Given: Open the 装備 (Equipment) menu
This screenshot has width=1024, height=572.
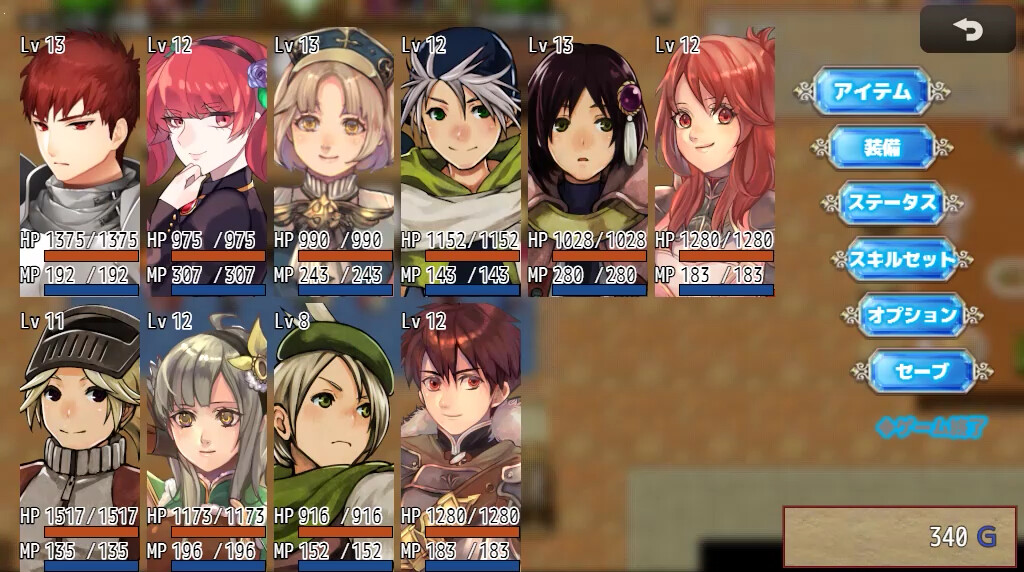Looking at the screenshot, I should 881,148.
